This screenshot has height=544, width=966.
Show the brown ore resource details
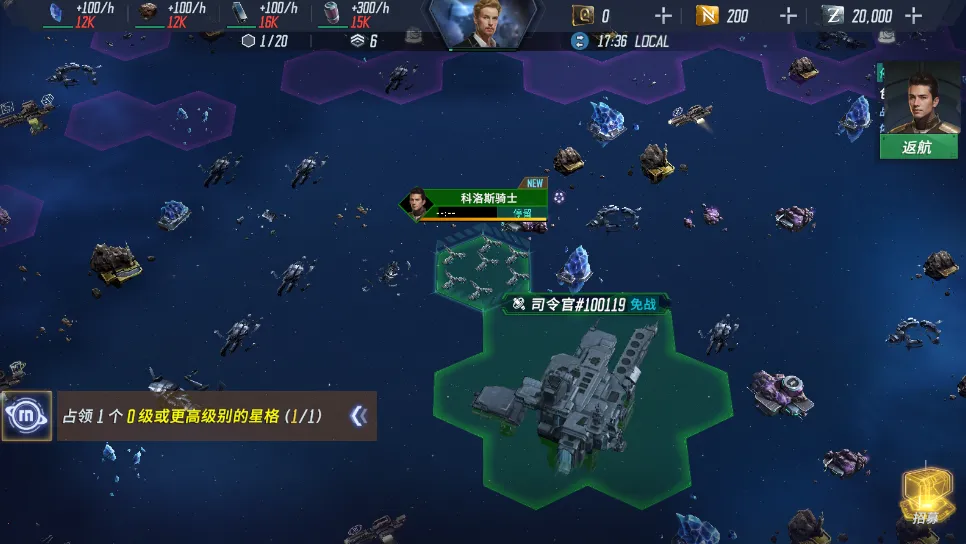tap(149, 13)
